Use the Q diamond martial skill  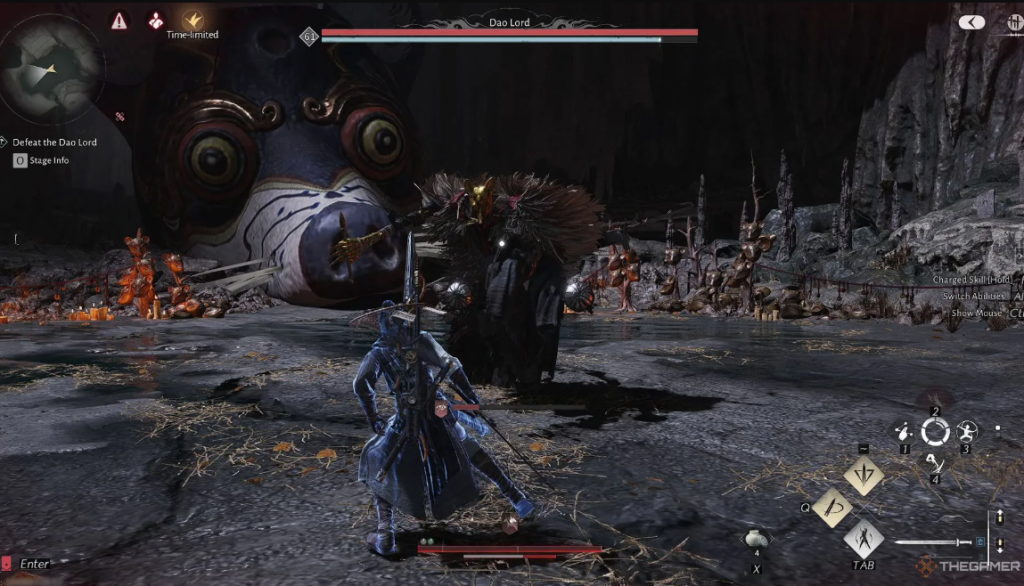[x=831, y=509]
